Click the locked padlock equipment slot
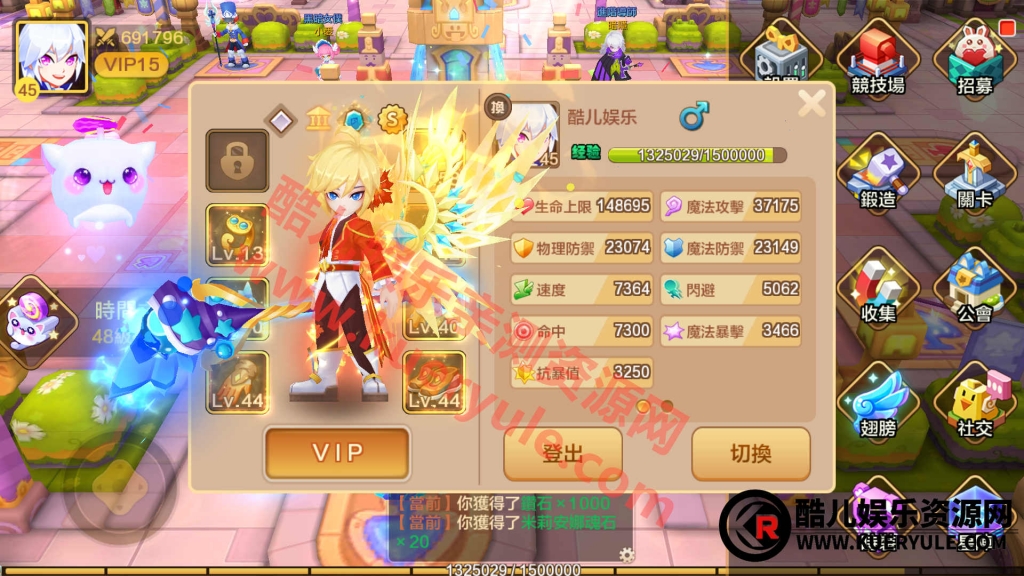Screen dimensions: 1024x576 (x=237, y=160)
